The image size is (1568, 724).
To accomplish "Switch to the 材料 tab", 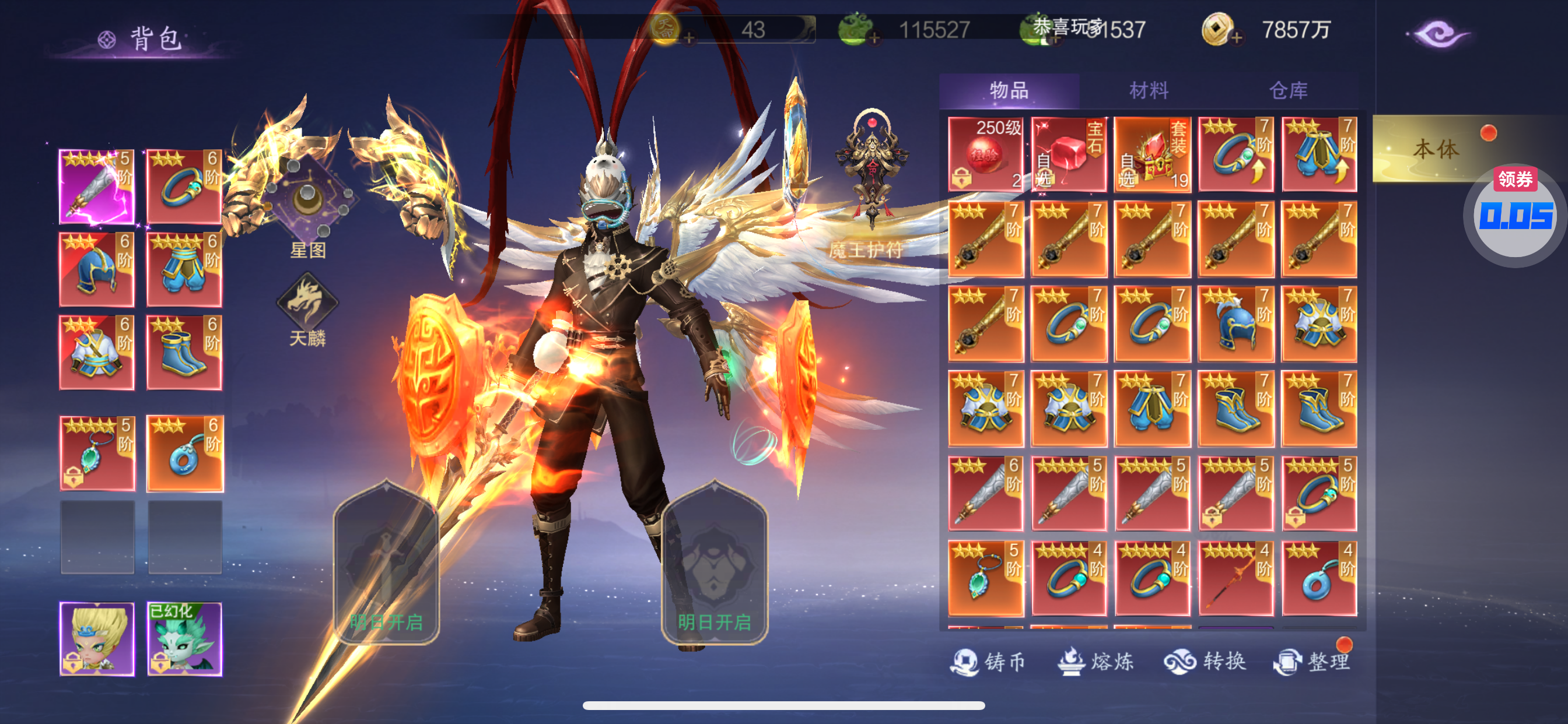I will (1149, 91).
